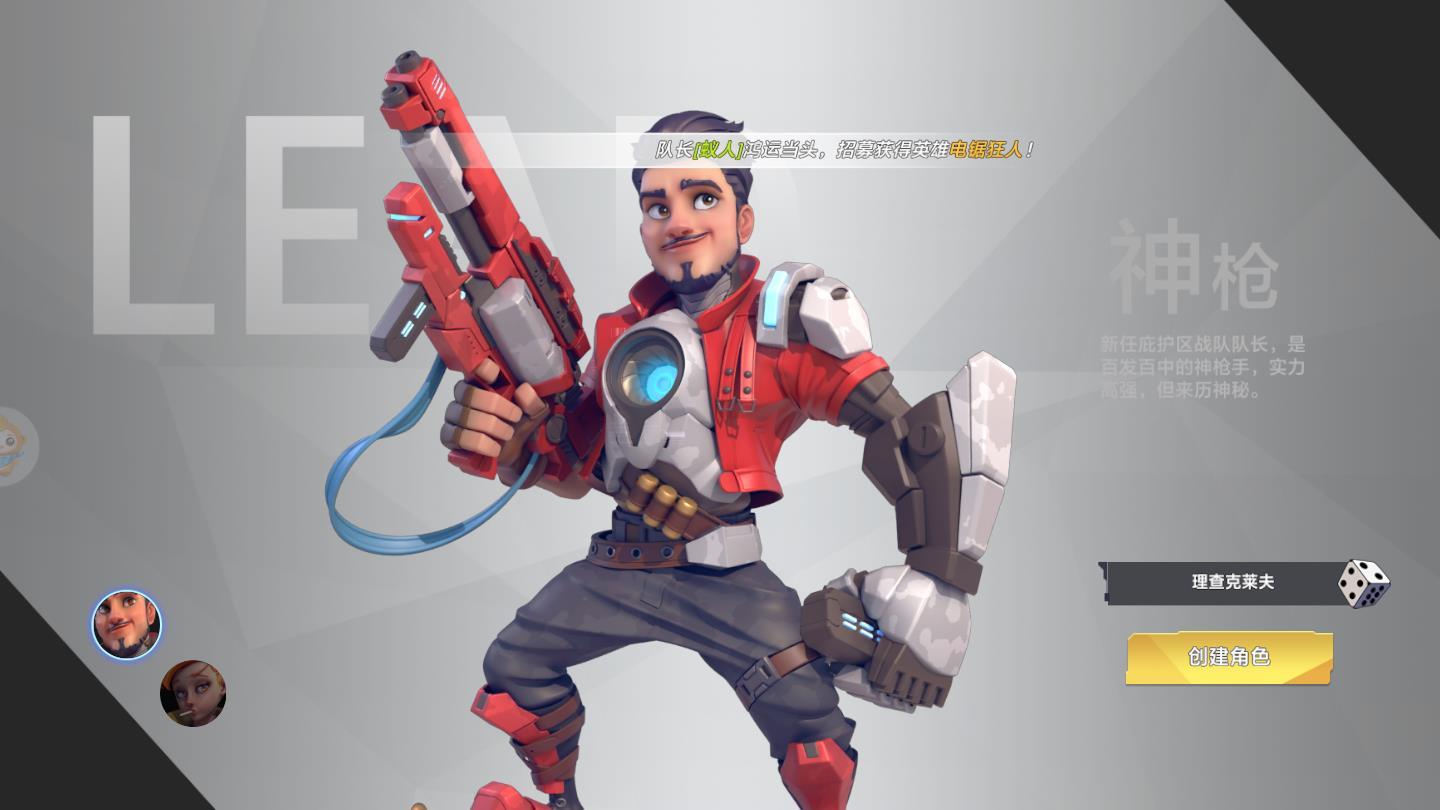Choose the female character portrait

[x=193, y=693]
